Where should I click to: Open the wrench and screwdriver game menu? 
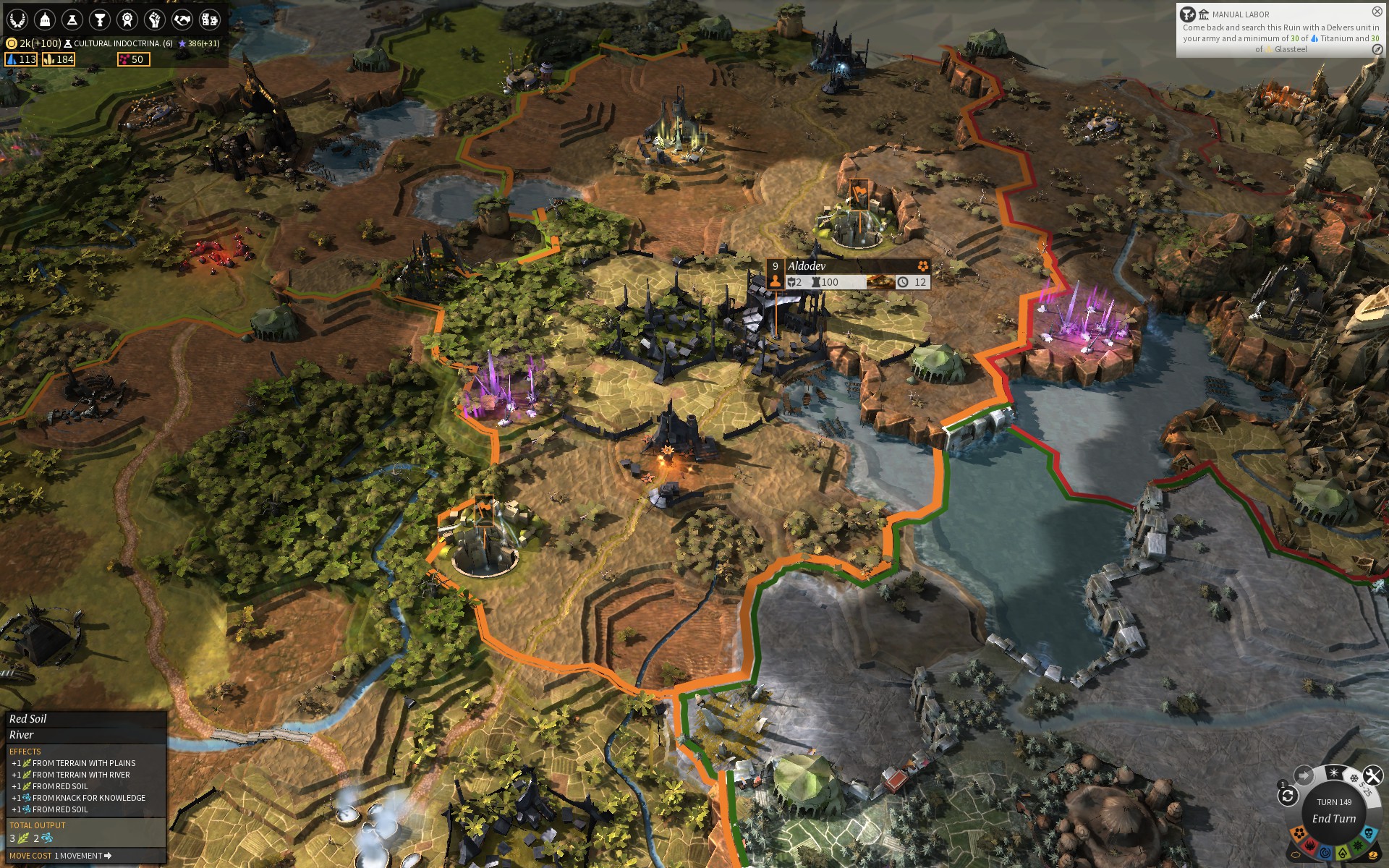(1372, 775)
